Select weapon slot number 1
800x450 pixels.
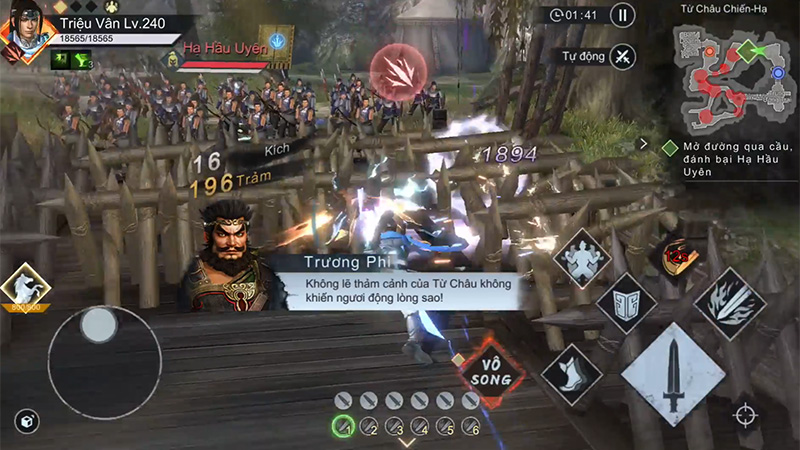(343, 425)
